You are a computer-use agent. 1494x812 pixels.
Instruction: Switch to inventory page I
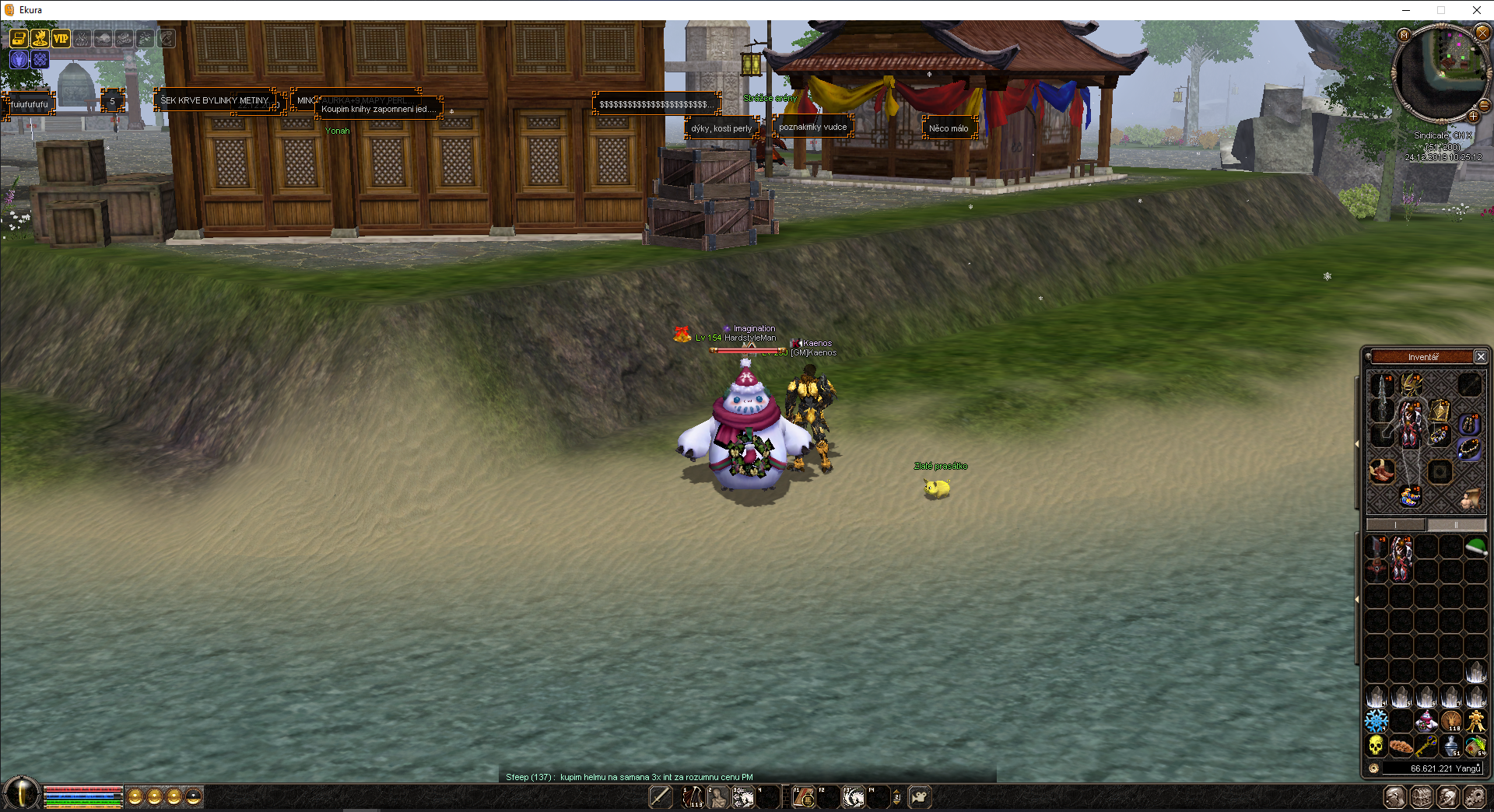point(1396,525)
